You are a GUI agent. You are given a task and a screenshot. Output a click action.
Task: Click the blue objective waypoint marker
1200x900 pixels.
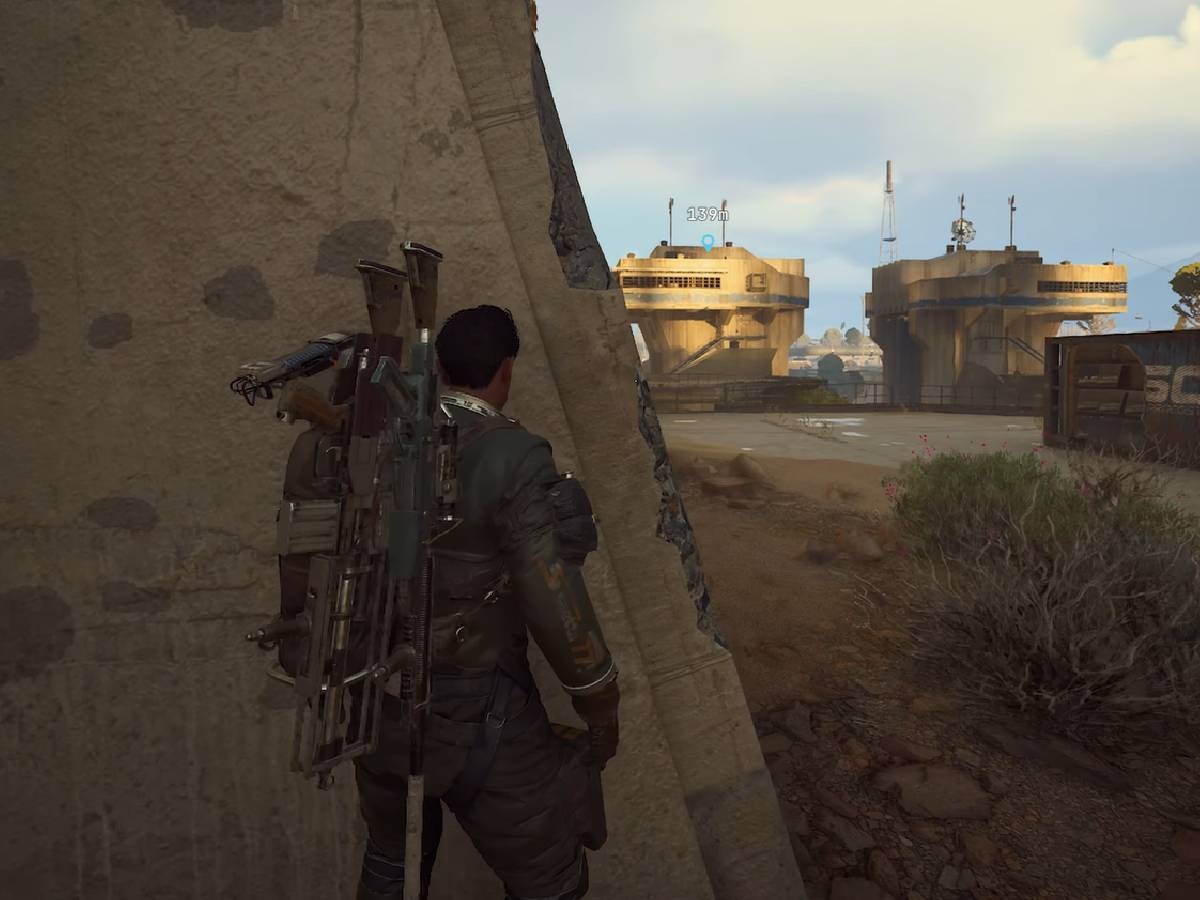708,241
